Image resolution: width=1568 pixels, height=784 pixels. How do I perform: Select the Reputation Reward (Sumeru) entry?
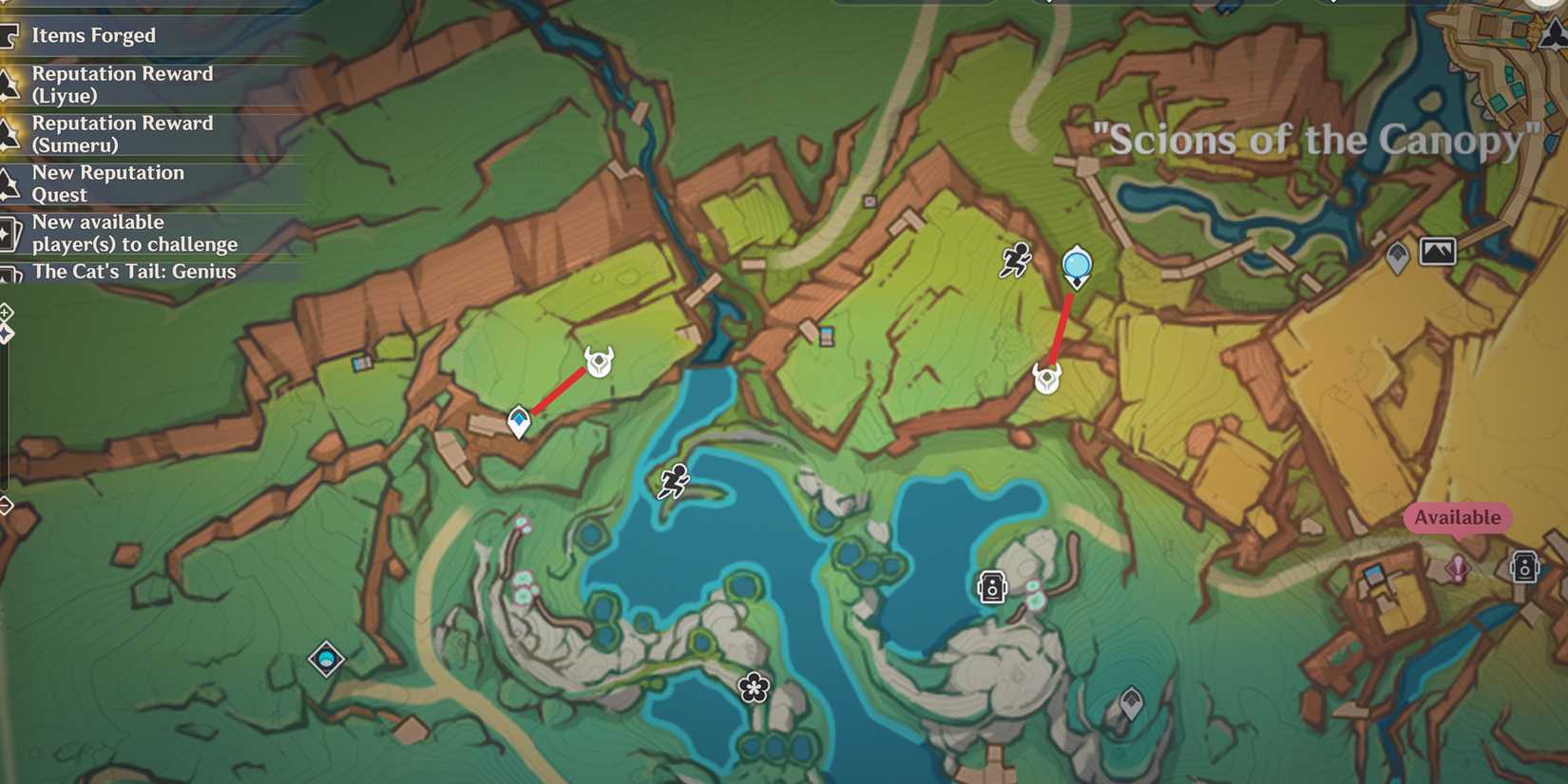[x=123, y=134]
